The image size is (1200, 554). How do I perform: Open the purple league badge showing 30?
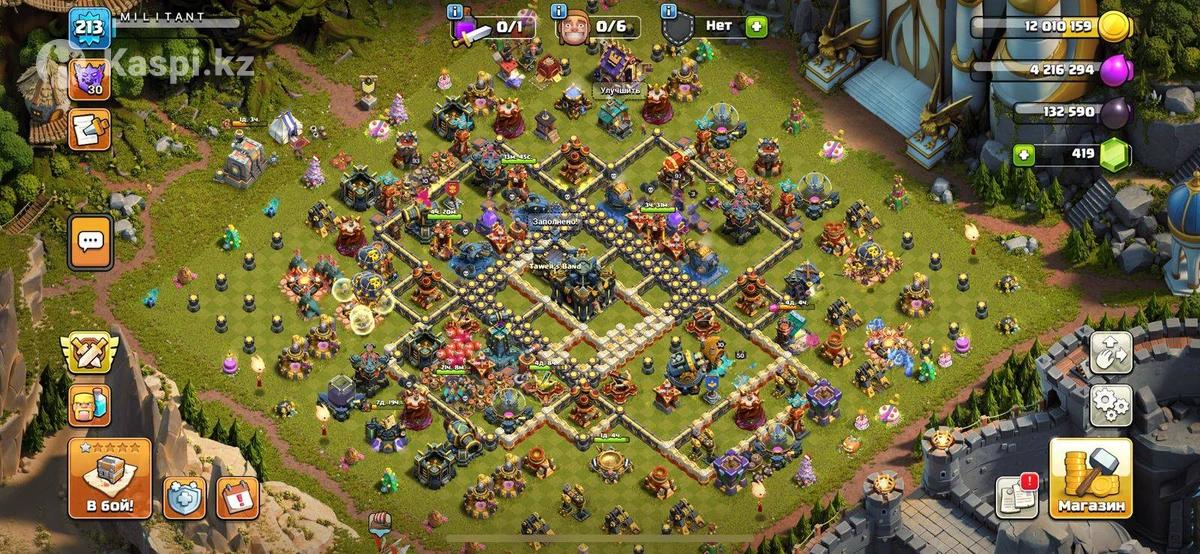(88, 78)
